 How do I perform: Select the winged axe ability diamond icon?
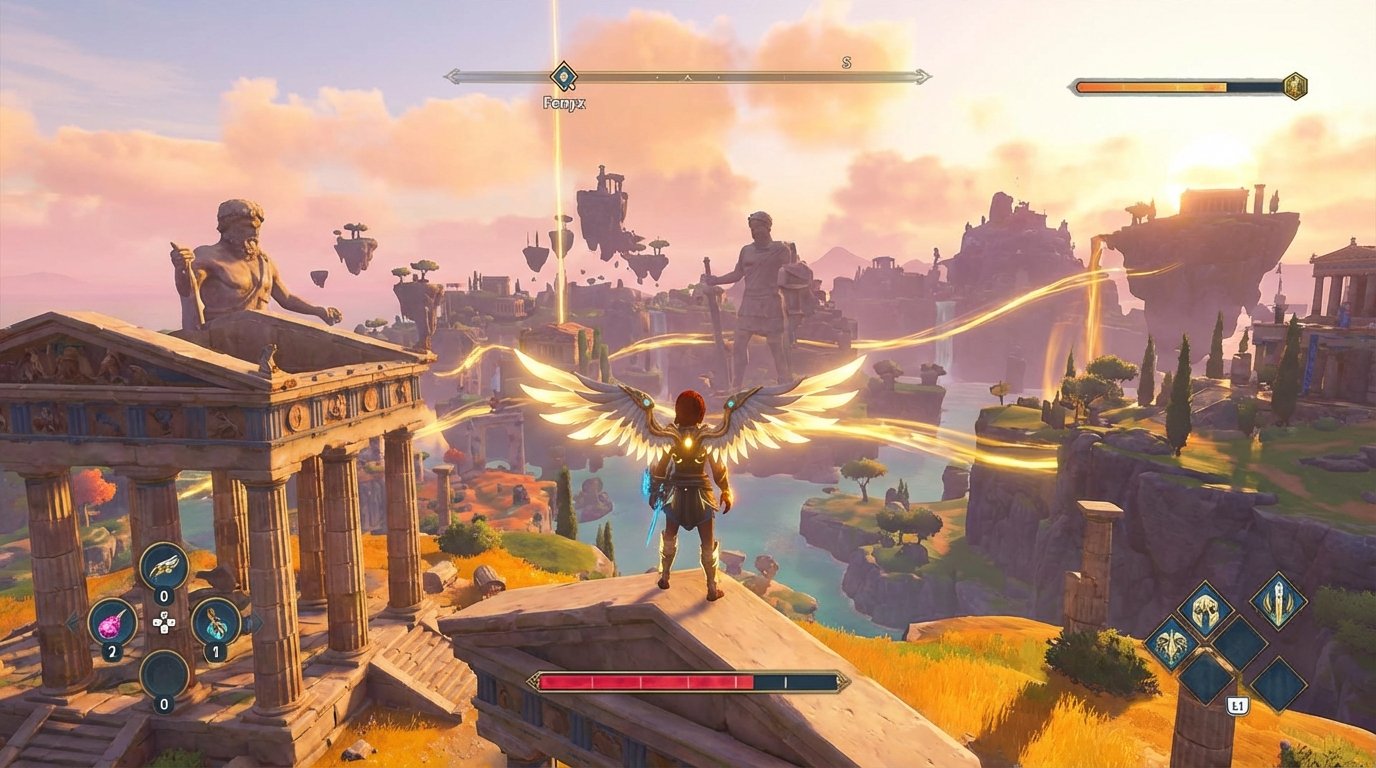pos(1170,646)
